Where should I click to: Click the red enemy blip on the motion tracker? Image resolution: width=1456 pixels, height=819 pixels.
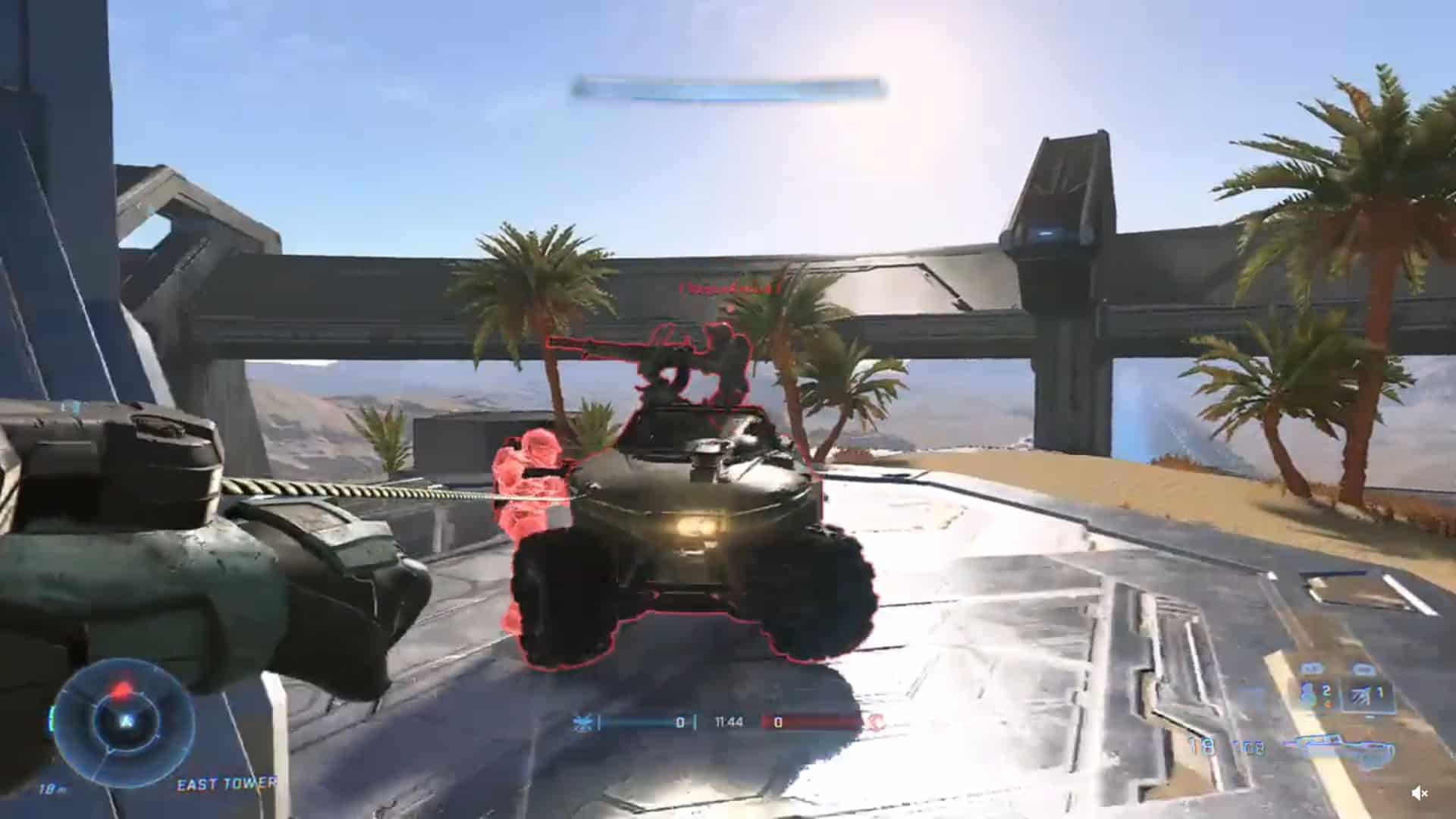pyautogui.click(x=123, y=690)
